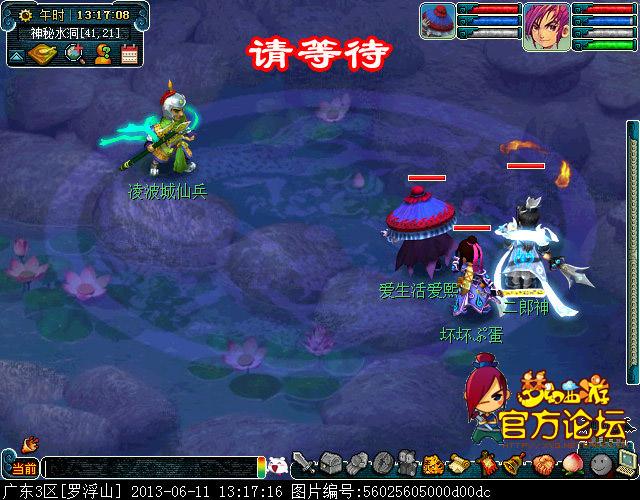The width and height of the screenshot is (640, 500).
Task: Type in the chat input box
Action: click(x=150, y=467)
